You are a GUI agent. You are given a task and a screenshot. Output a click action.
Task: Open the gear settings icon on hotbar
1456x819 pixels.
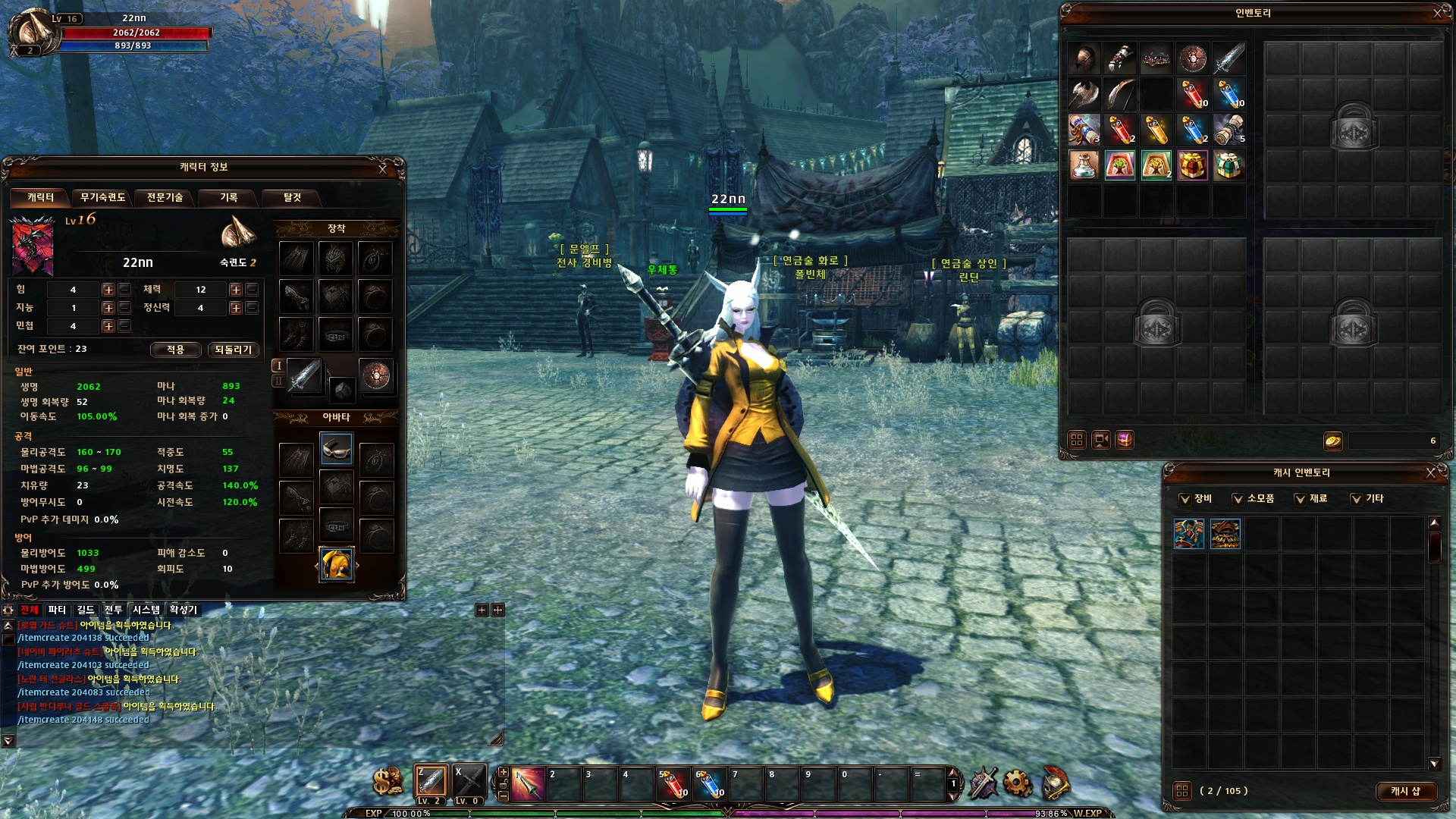1017,783
